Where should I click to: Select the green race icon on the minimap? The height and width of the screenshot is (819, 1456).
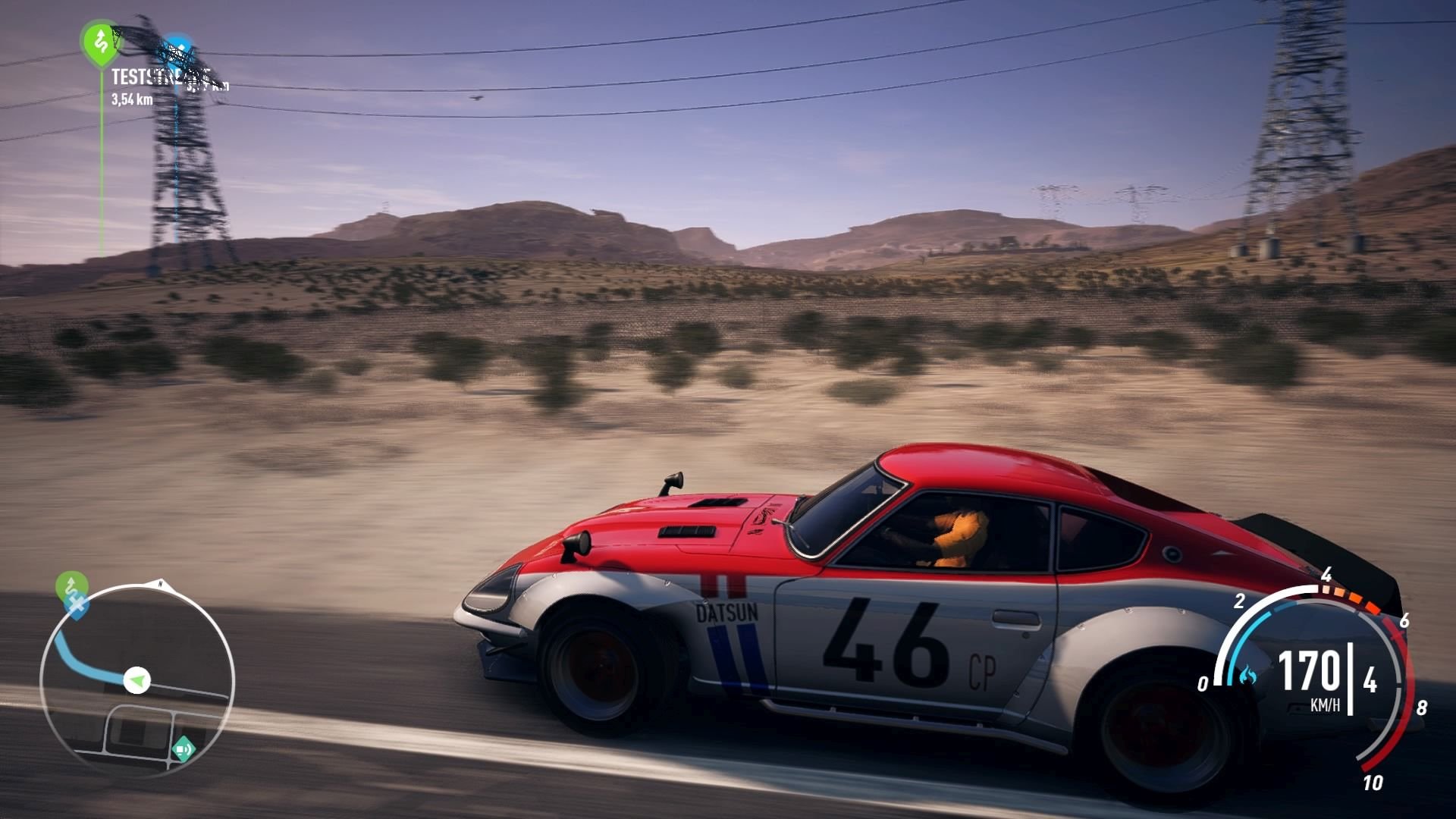(x=71, y=583)
